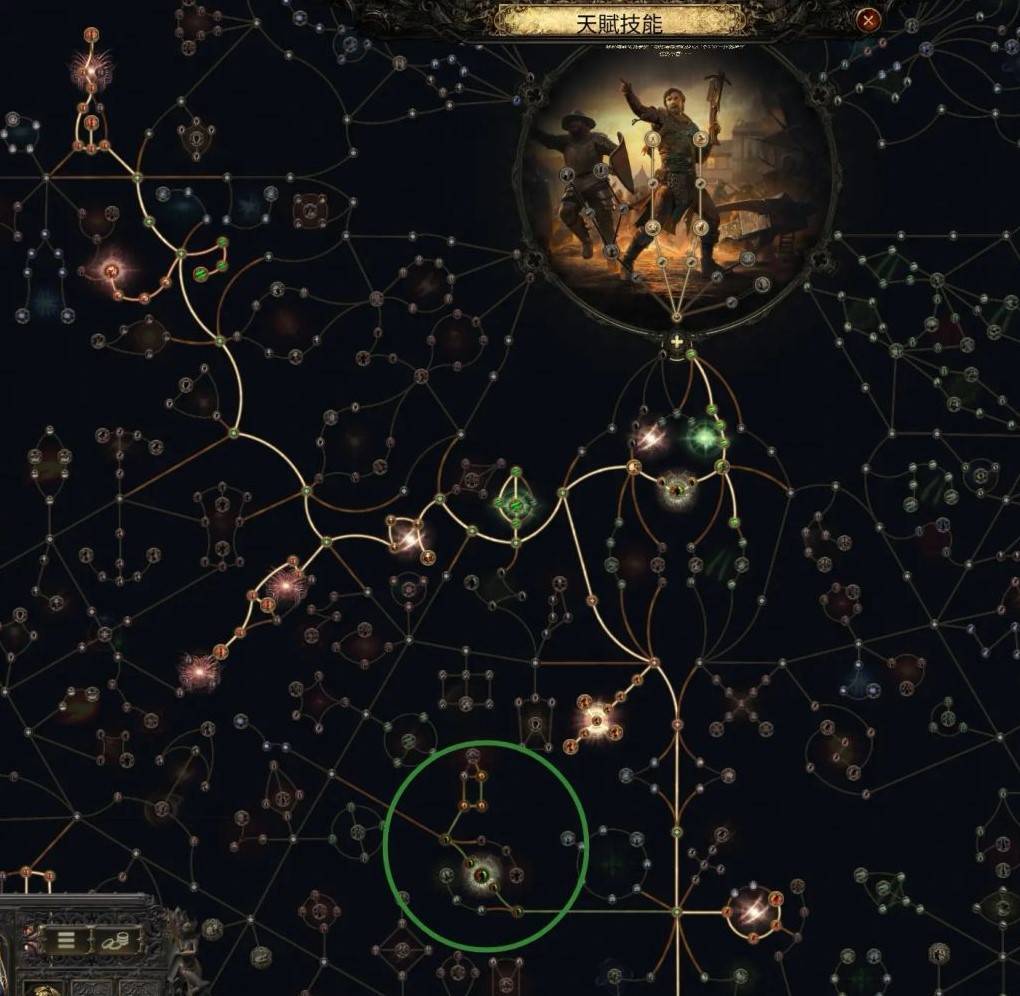
Task: Select the glowing node inside the green circle
Action: click(x=481, y=876)
